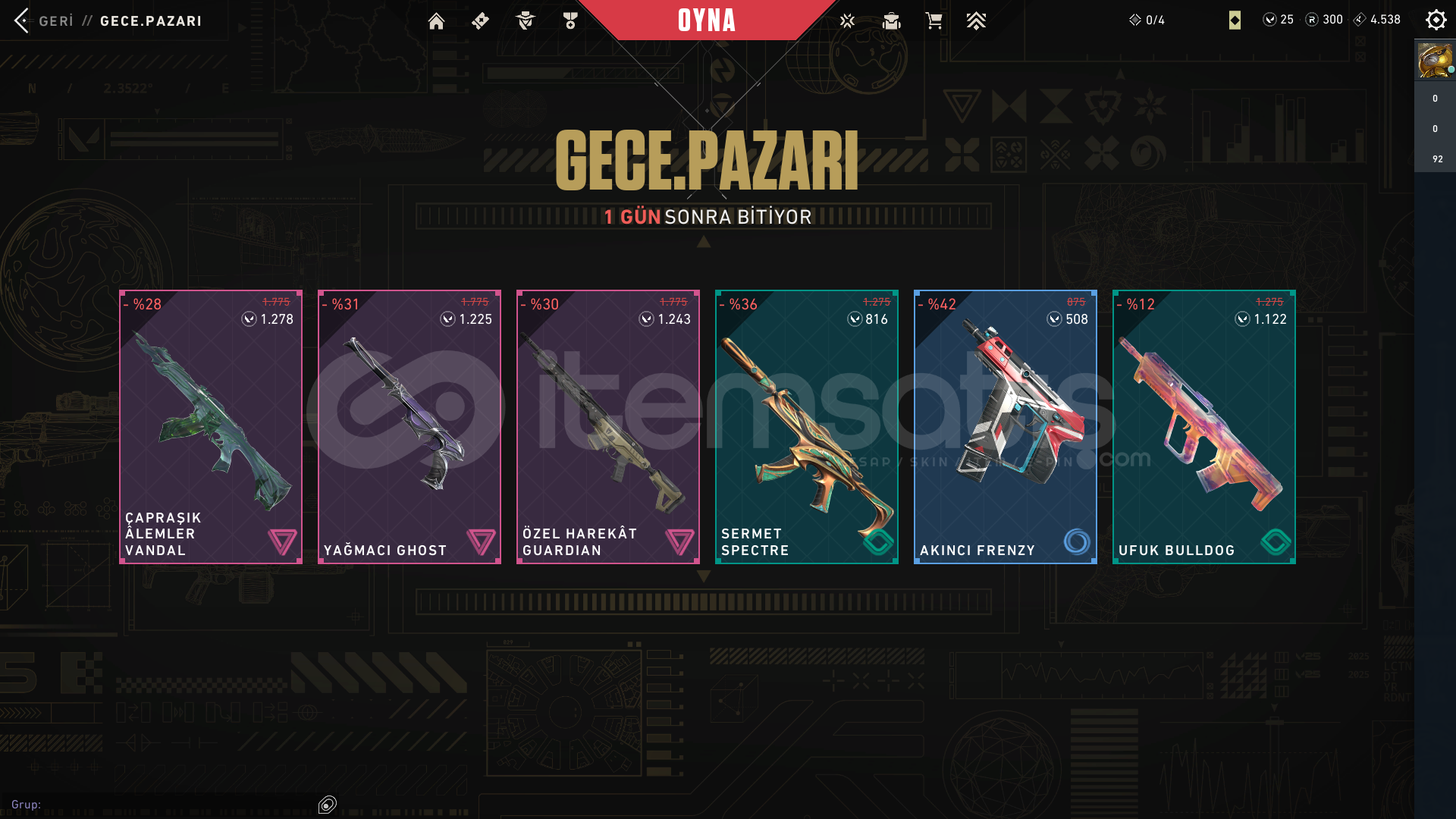The width and height of the screenshot is (1456, 819).
Task: Open the triple-chevron icon in the top bar
Action: pos(976,21)
